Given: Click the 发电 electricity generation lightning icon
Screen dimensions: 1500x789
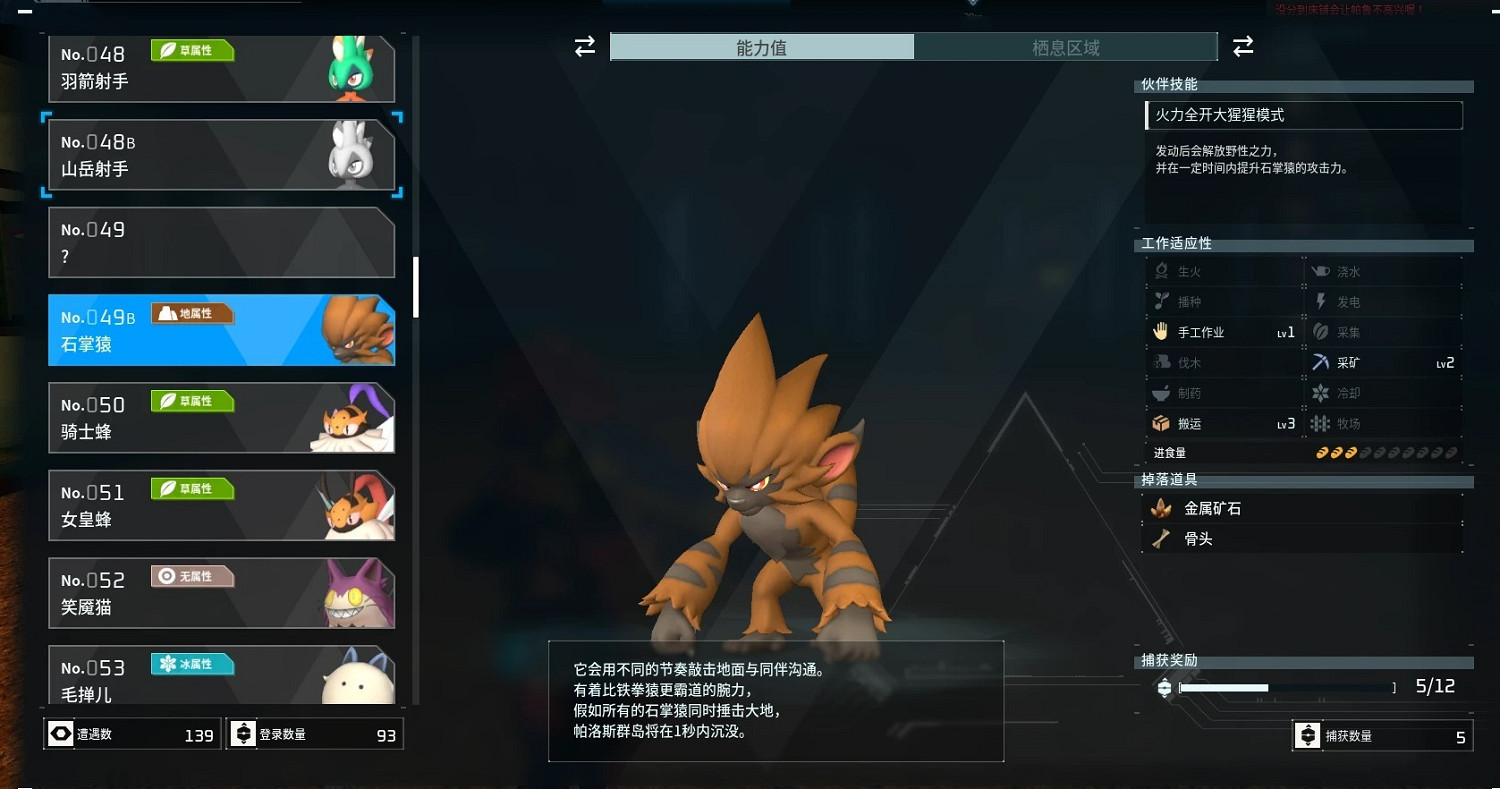Looking at the screenshot, I should [1319, 301].
